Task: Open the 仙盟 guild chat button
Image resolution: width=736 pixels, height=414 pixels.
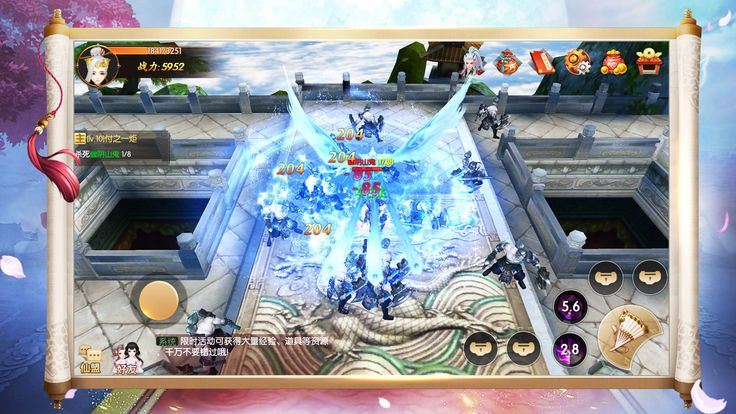Action: pos(91,359)
